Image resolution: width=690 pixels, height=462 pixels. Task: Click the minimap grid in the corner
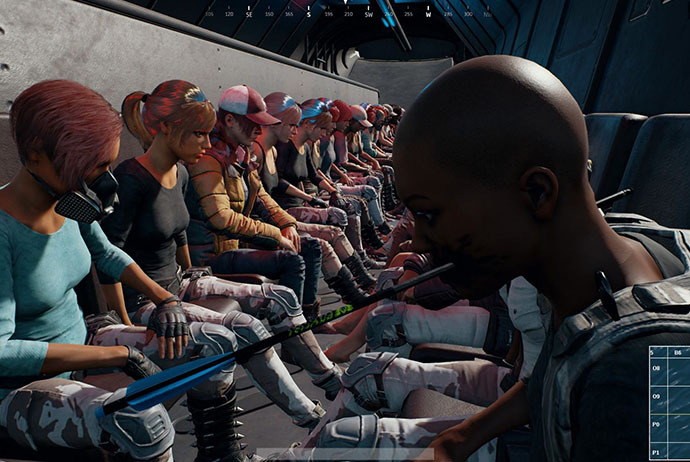click(669, 403)
